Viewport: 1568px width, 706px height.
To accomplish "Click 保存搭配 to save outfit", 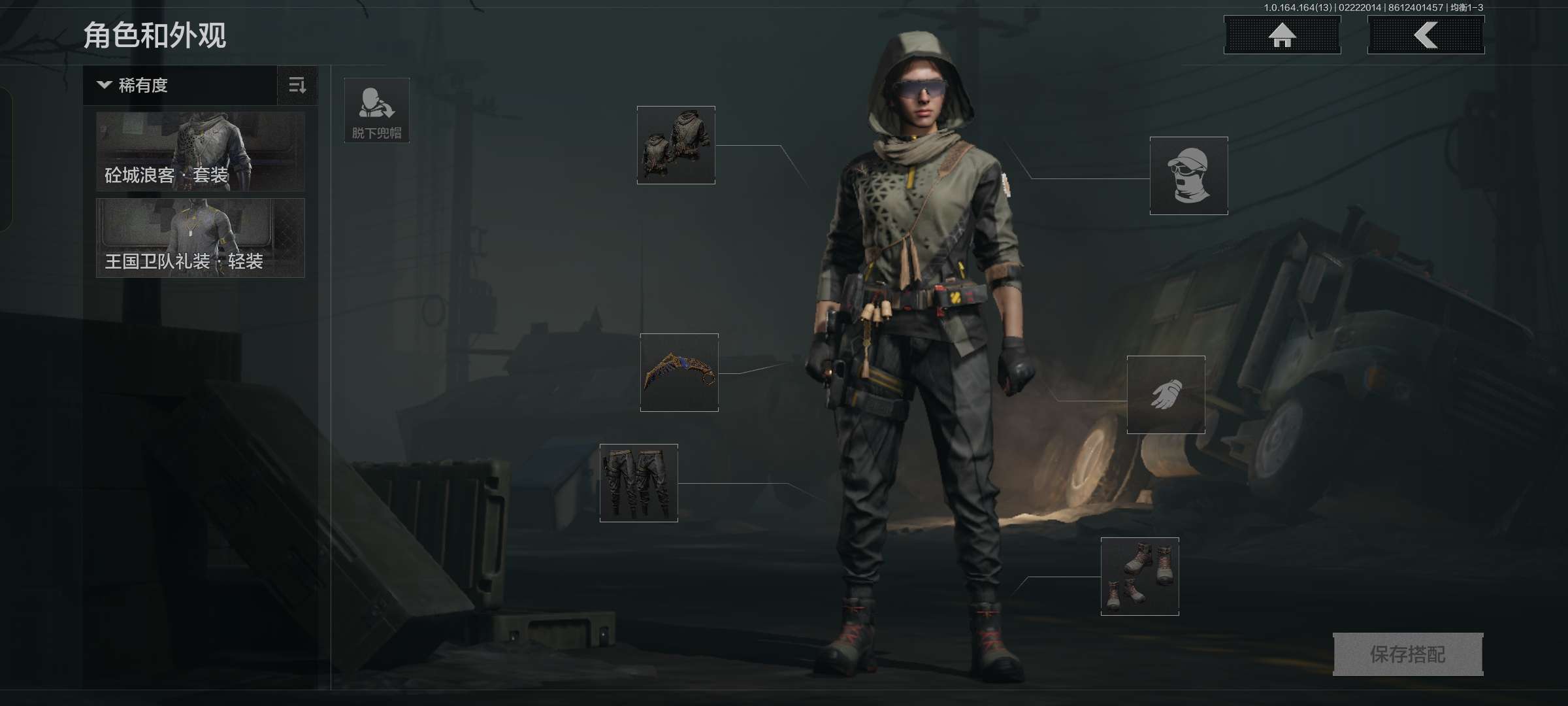I will coord(1408,654).
